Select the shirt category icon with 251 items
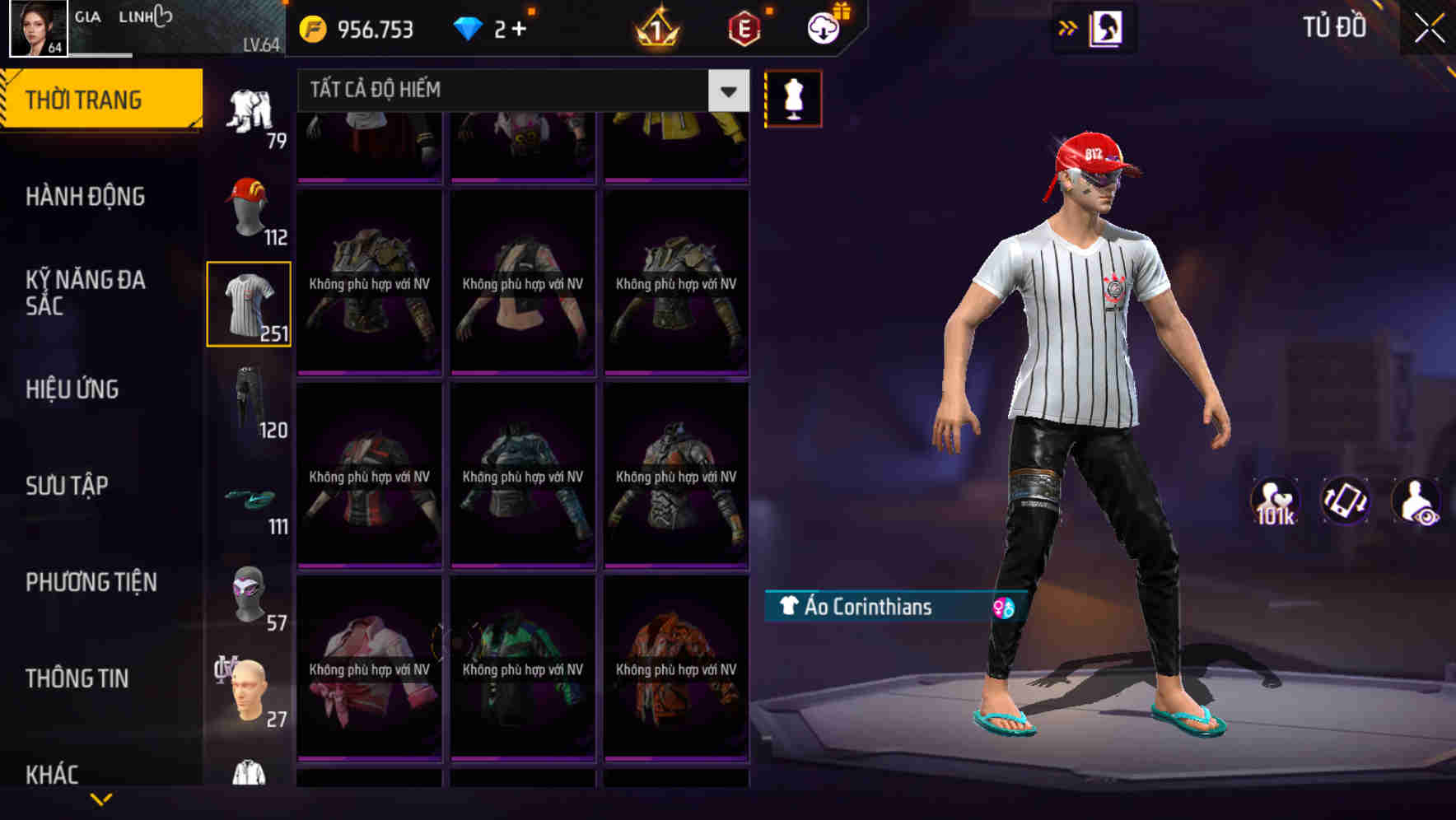This screenshot has width=1456, height=820. [249, 305]
